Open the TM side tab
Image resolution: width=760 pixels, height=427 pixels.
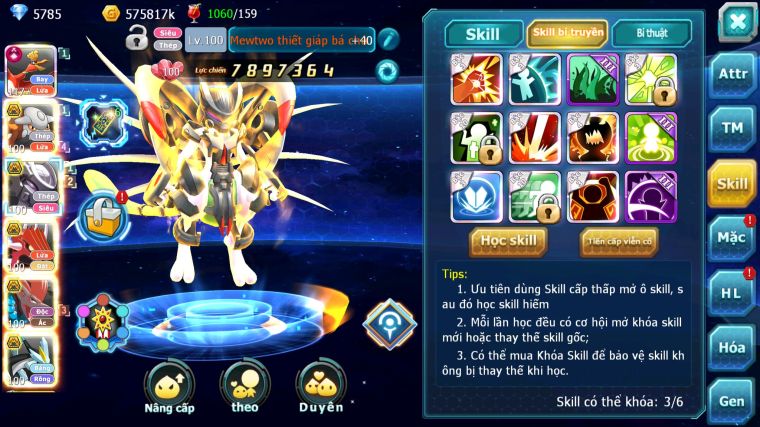click(x=732, y=127)
